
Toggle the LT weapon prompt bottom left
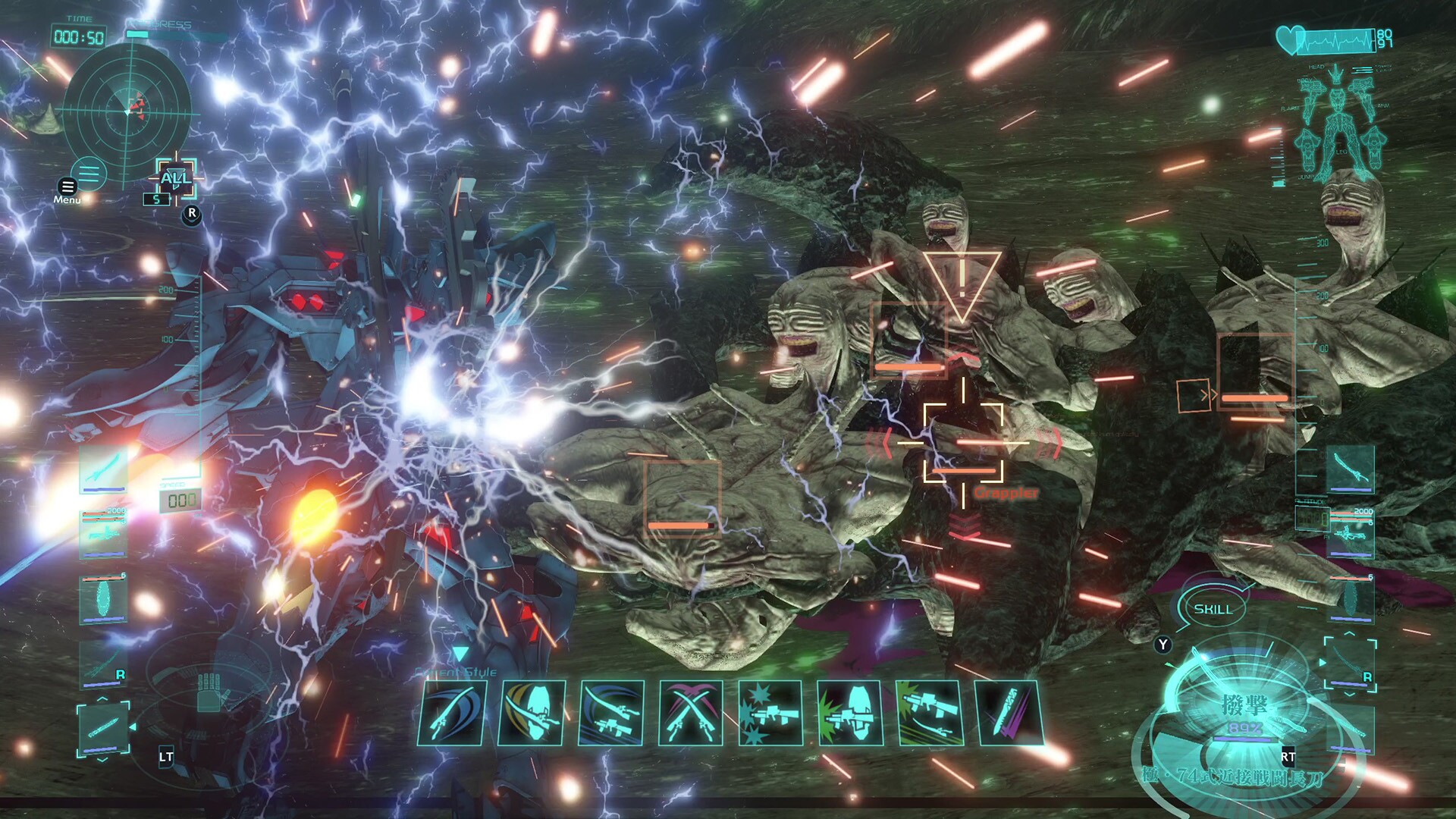coord(165,755)
